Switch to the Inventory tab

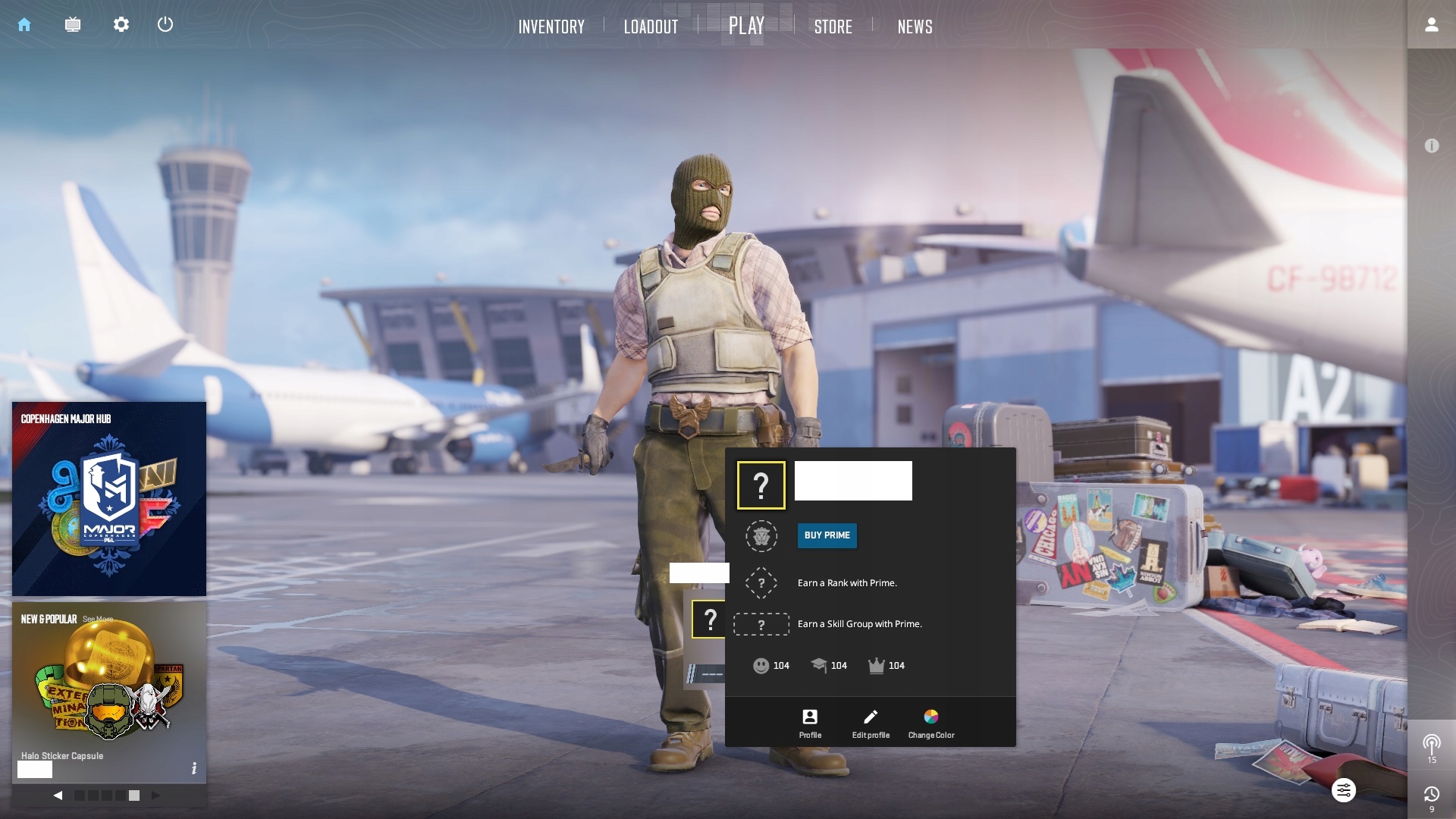click(551, 27)
